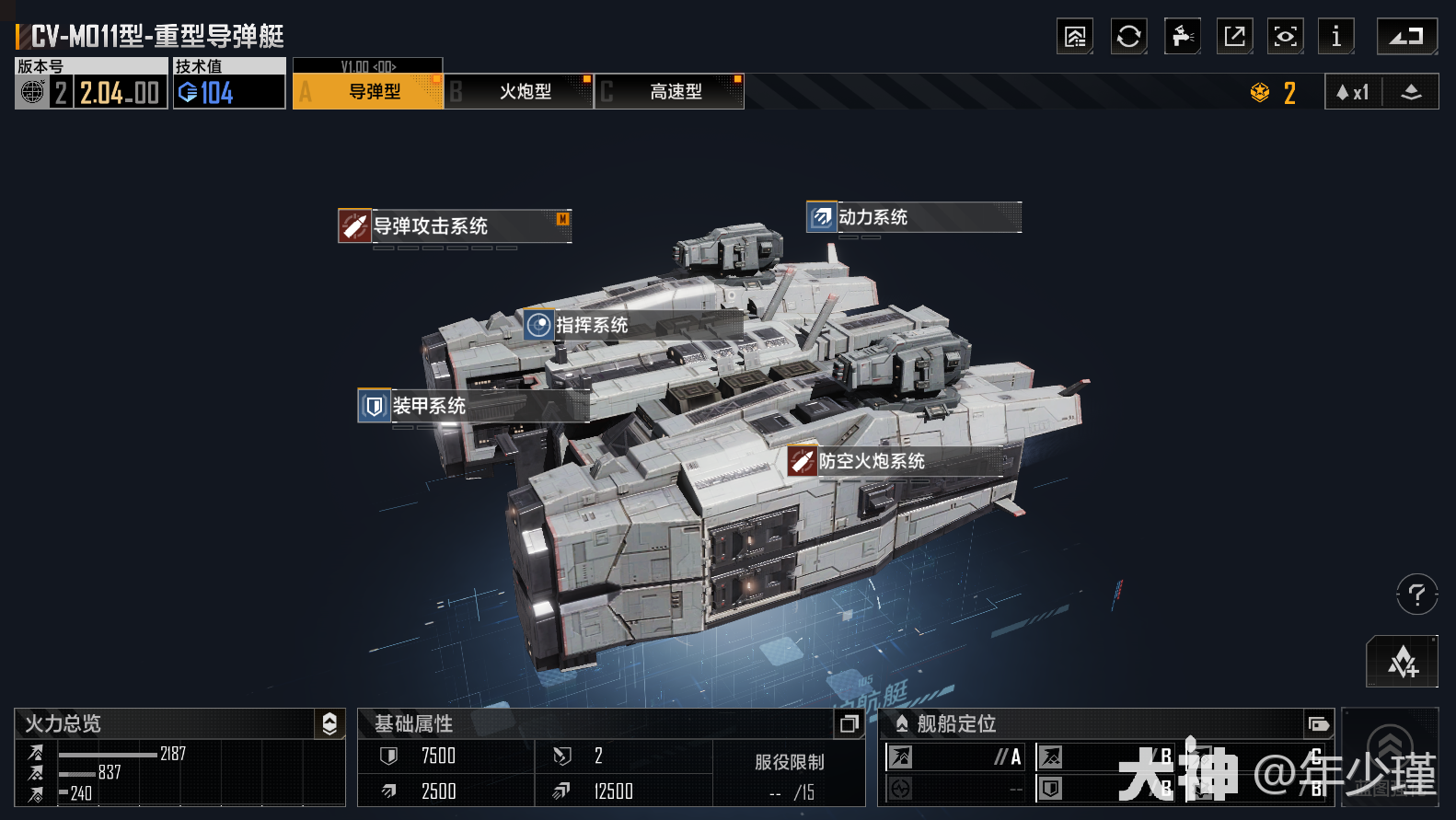Toggle the 舰船定位 panel display mode icon
Image resolution: width=1456 pixels, height=820 pixels.
pyautogui.click(x=1320, y=724)
